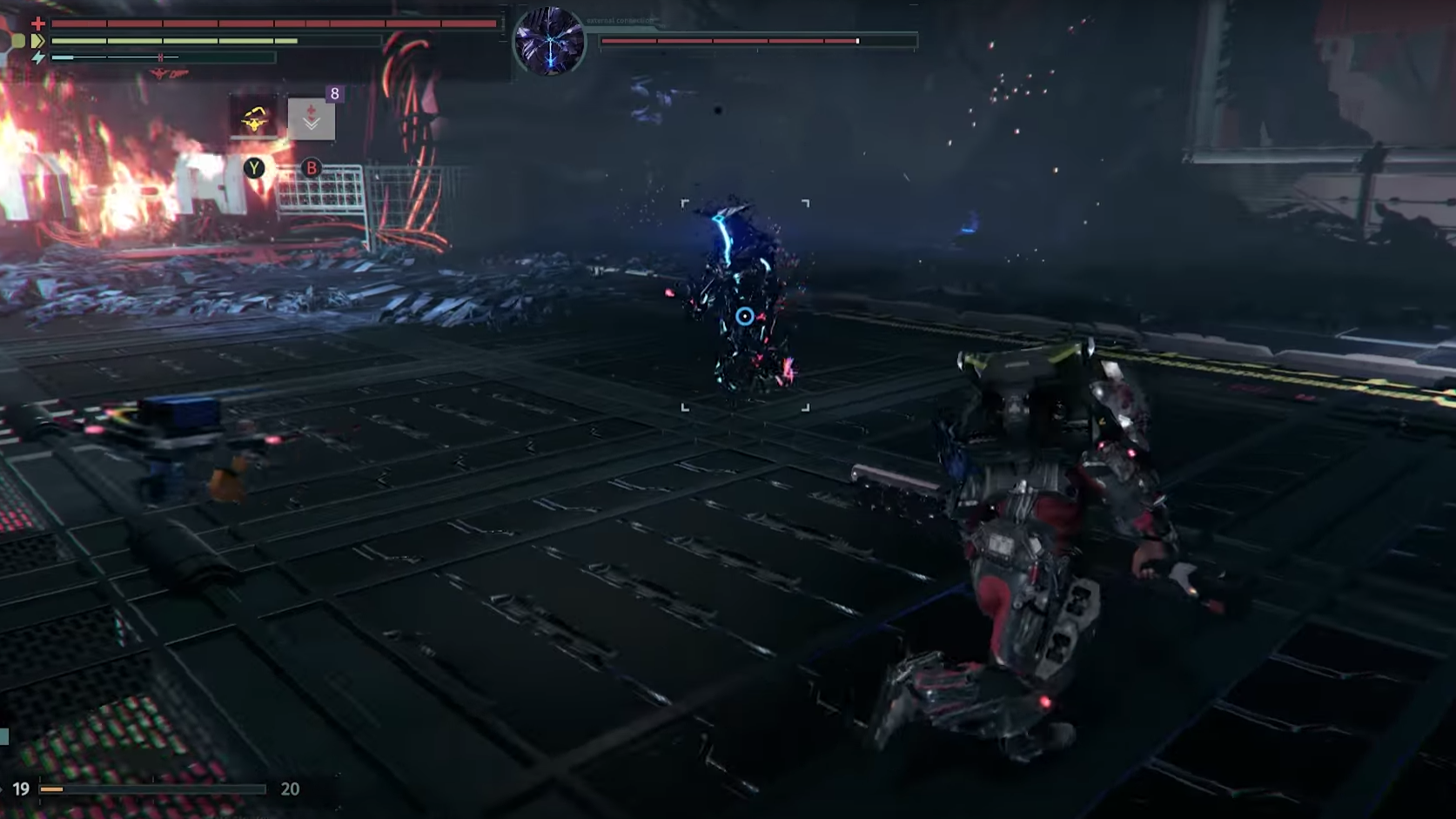Screen dimensions: 1456x819
Task: Click the level 20 label
Action: 291,788
